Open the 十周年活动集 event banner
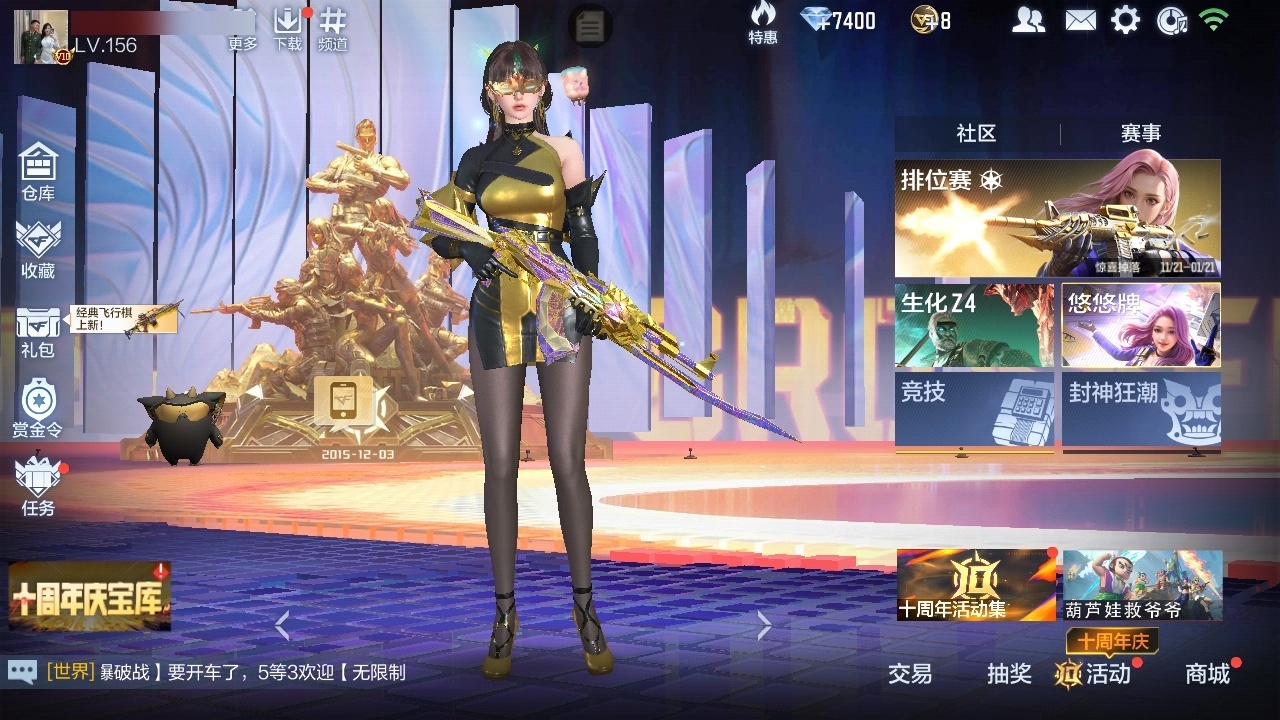The width and height of the screenshot is (1280, 720). click(x=976, y=585)
